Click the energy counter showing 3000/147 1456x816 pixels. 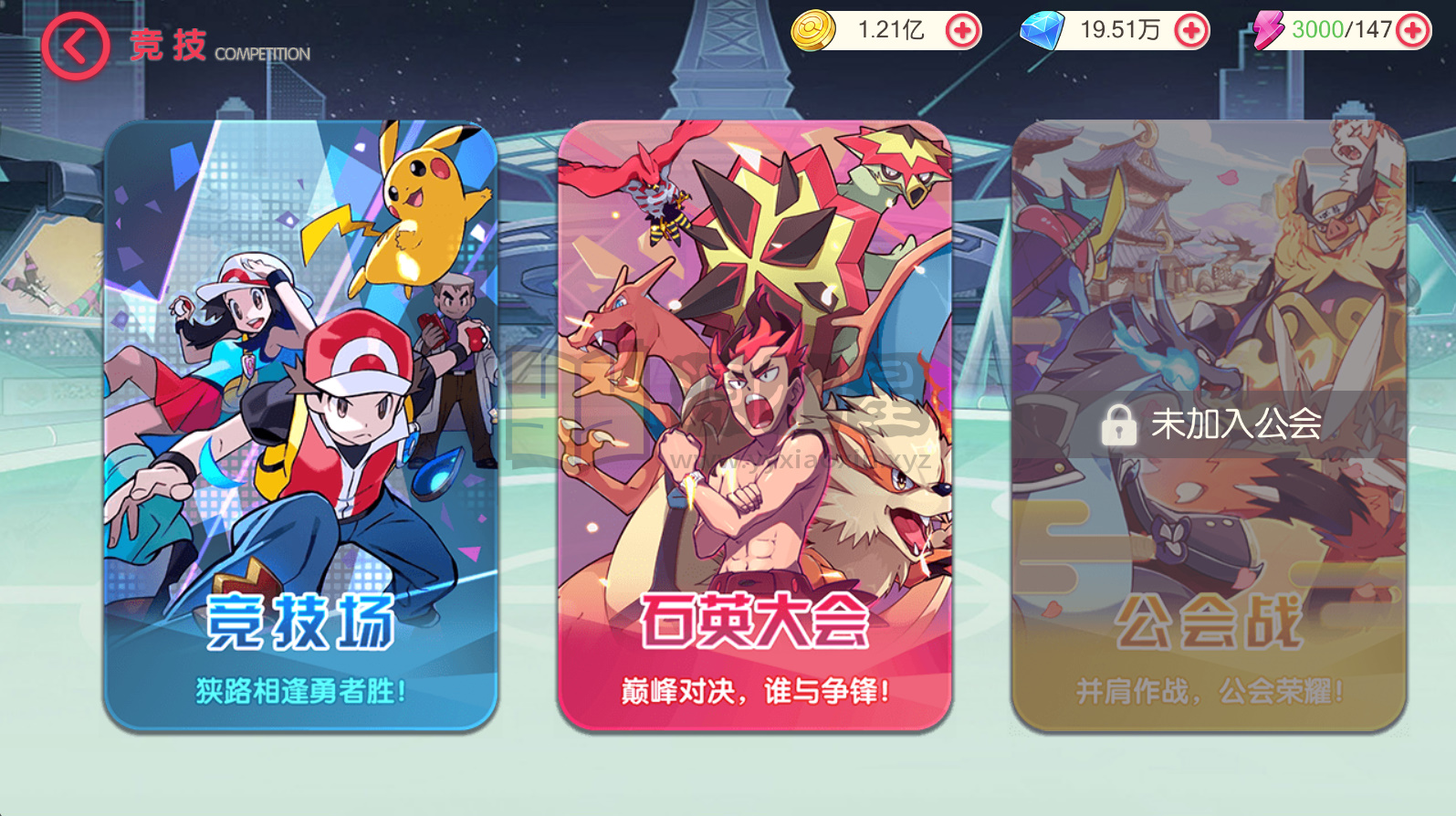tap(1340, 30)
